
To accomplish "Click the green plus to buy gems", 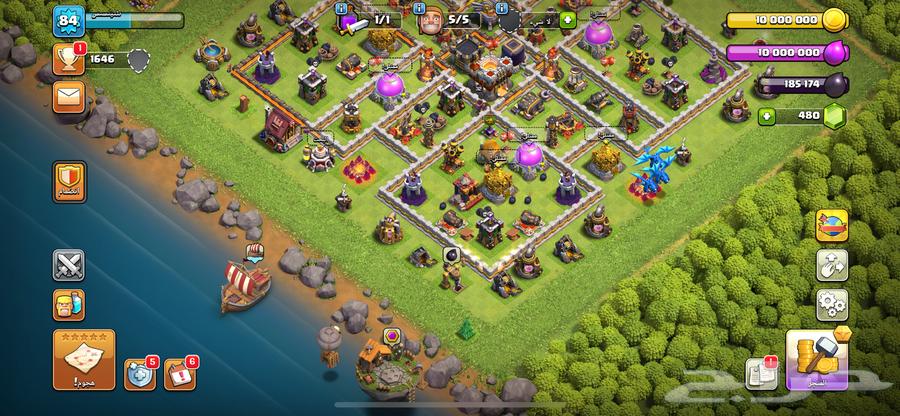I will coord(768,116).
